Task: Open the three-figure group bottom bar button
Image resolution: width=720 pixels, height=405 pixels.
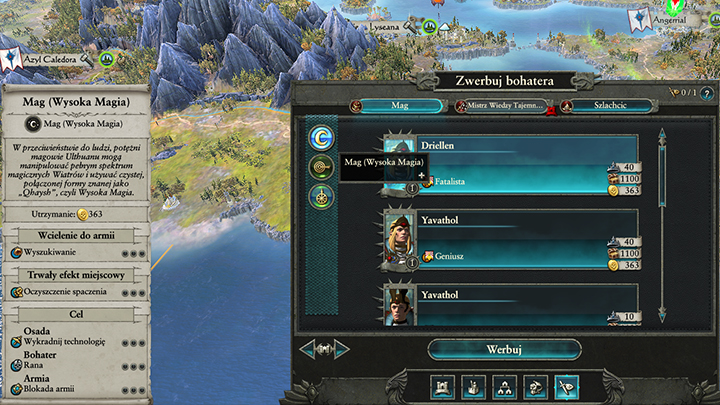Action: pos(509,386)
